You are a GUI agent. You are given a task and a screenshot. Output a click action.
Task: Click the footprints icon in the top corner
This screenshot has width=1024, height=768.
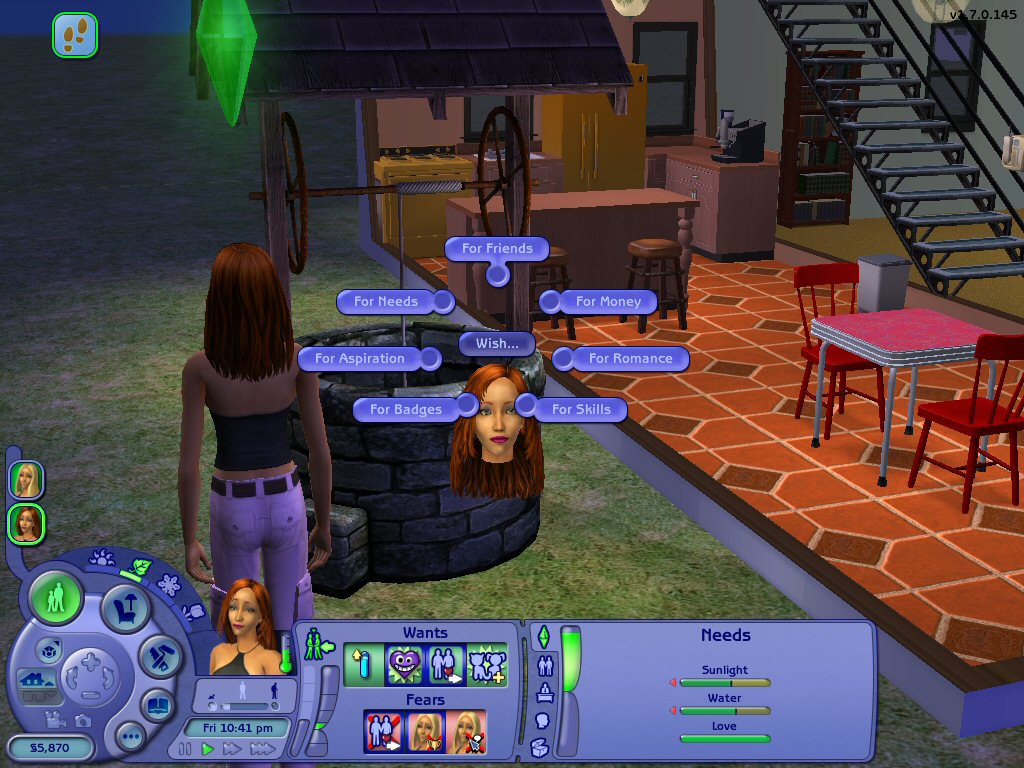pos(75,35)
